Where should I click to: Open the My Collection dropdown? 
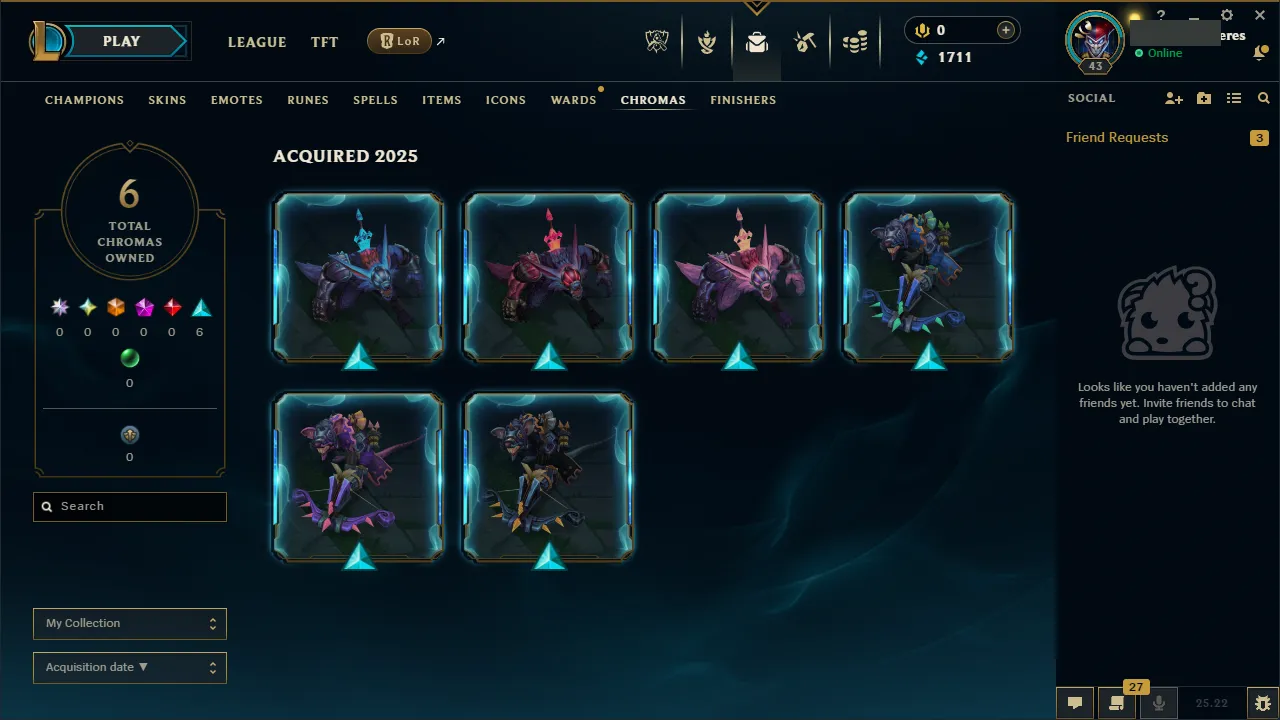129,623
